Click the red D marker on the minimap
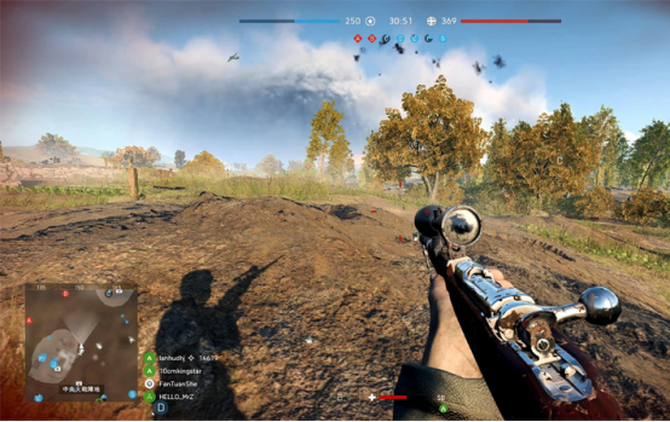This screenshot has width=670, height=422. tap(66, 294)
